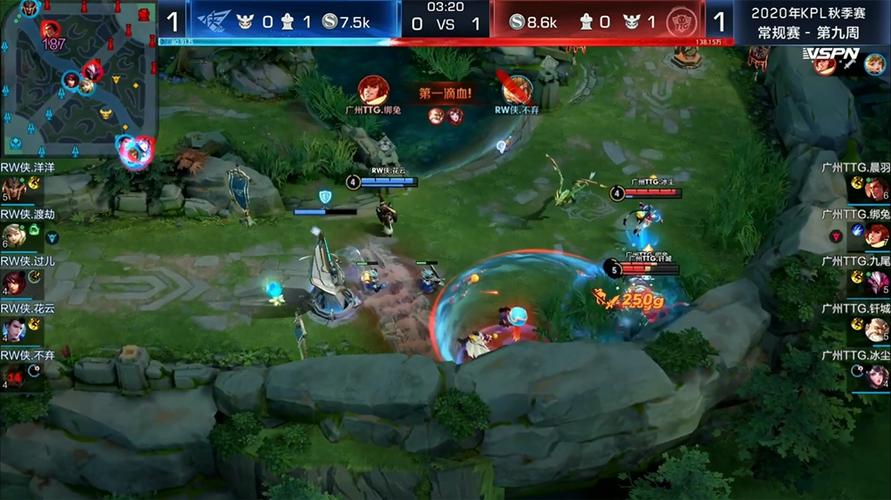Image resolution: width=891 pixels, height=500 pixels.
Task: View 广州TTG.九尾 hero portrait
Action: pos(877,282)
